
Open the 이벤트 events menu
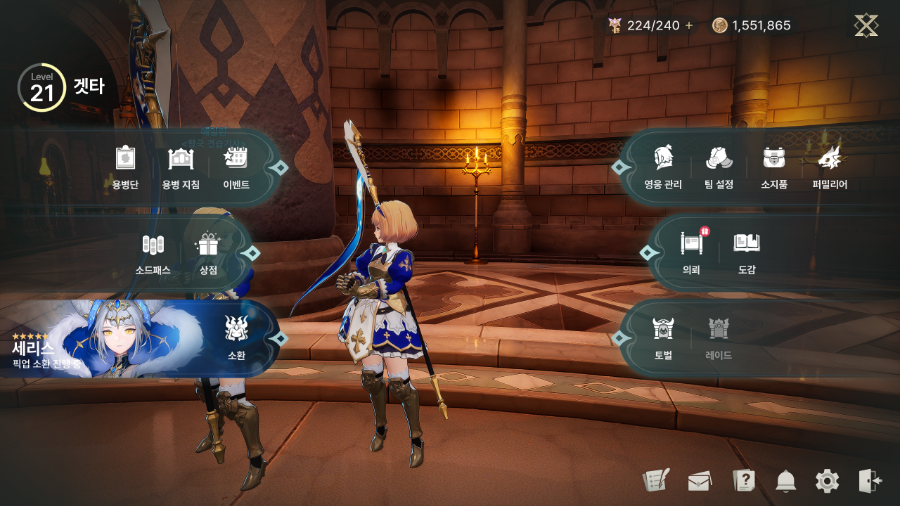(236, 165)
